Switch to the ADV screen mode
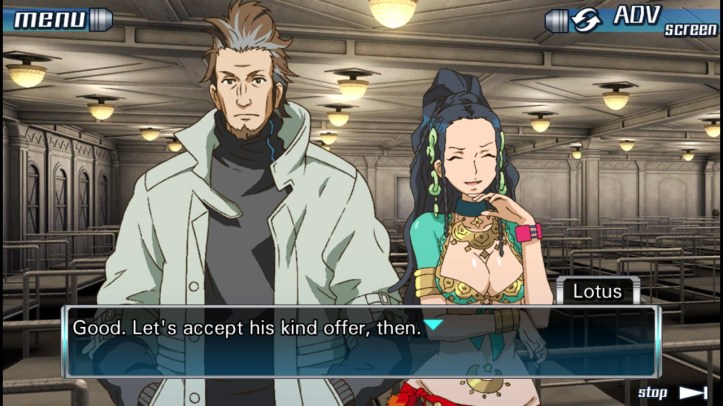Image resolution: width=723 pixels, height=406 pixels. tap(632, 20)
